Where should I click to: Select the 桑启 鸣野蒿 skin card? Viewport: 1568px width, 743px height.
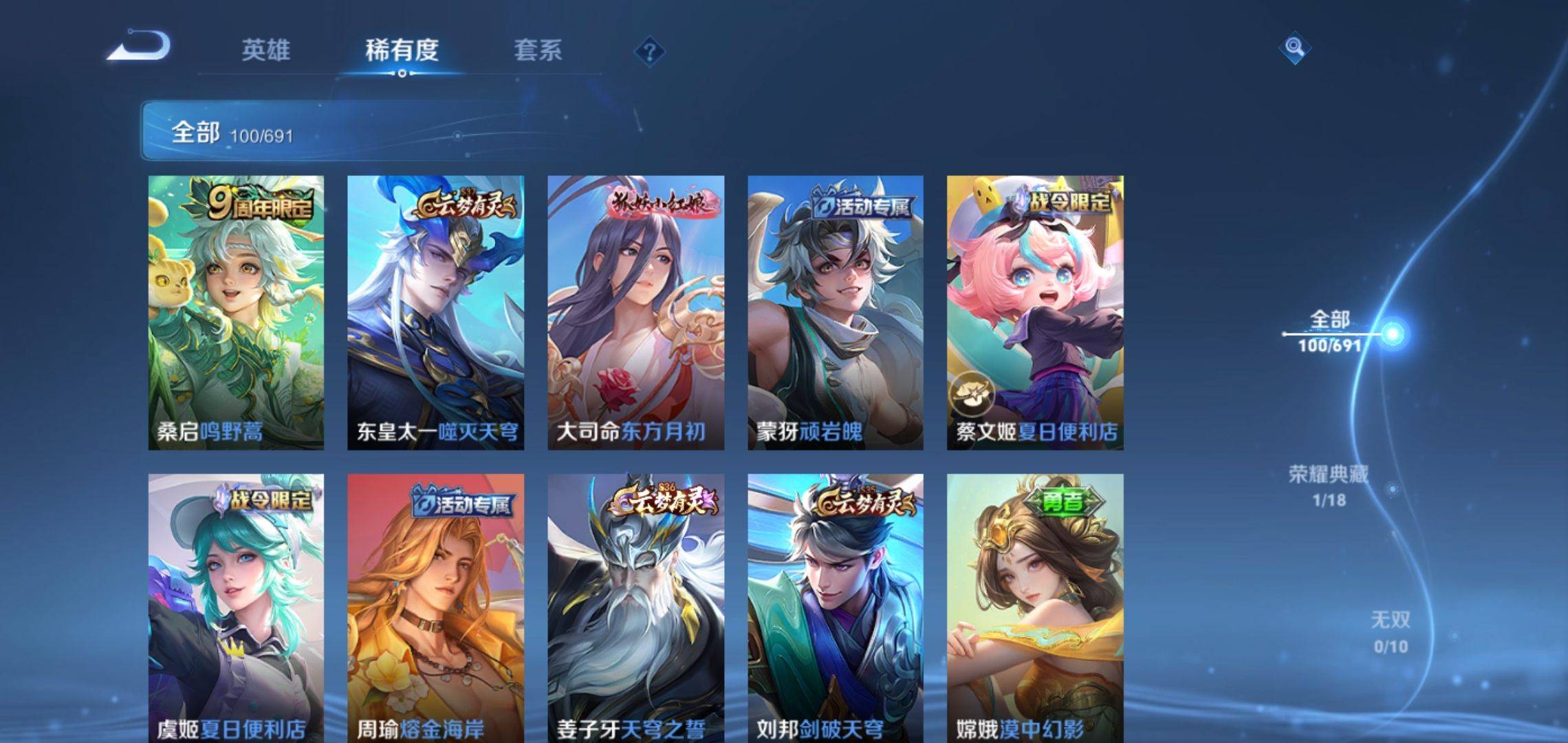point(236,313)
